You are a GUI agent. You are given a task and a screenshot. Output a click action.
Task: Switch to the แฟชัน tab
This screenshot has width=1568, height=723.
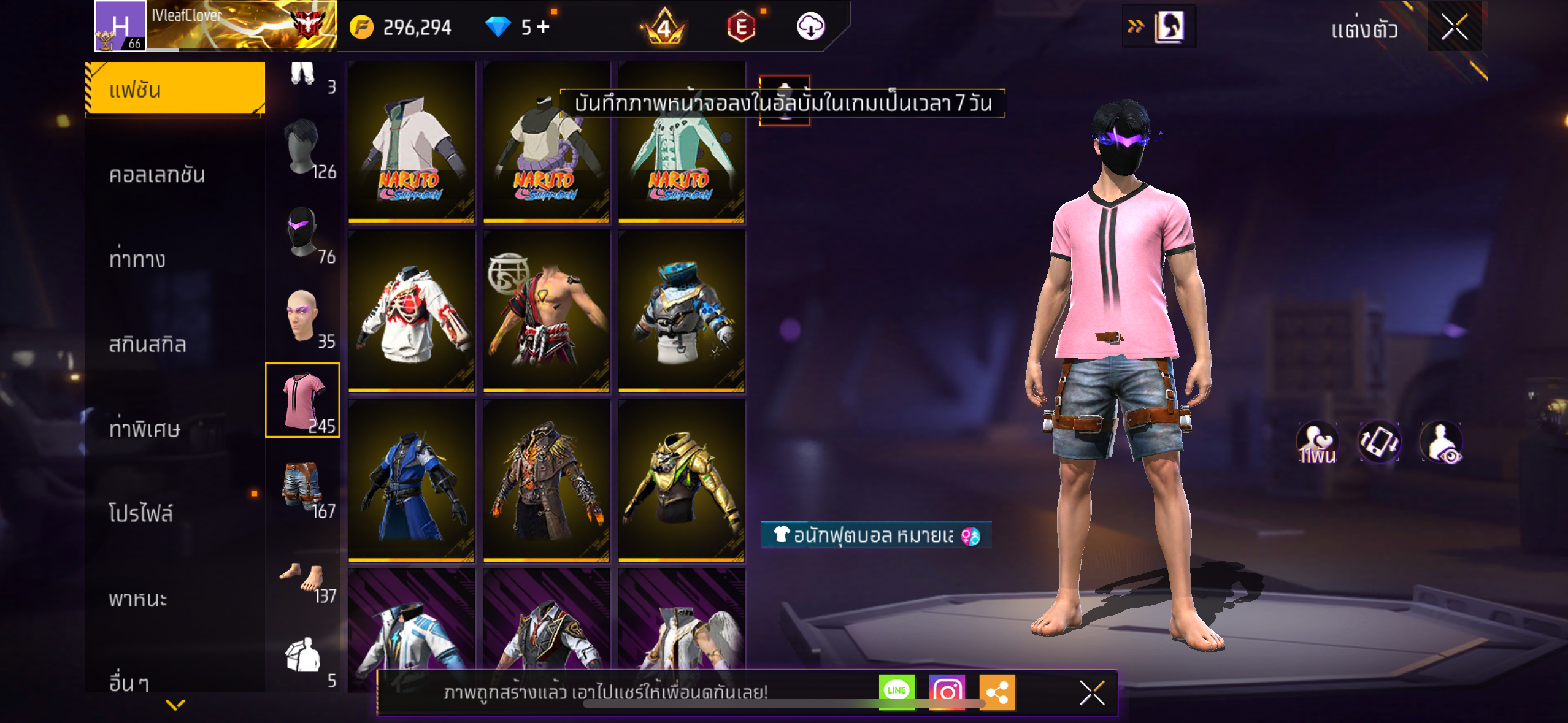click(x=175, y=90)
